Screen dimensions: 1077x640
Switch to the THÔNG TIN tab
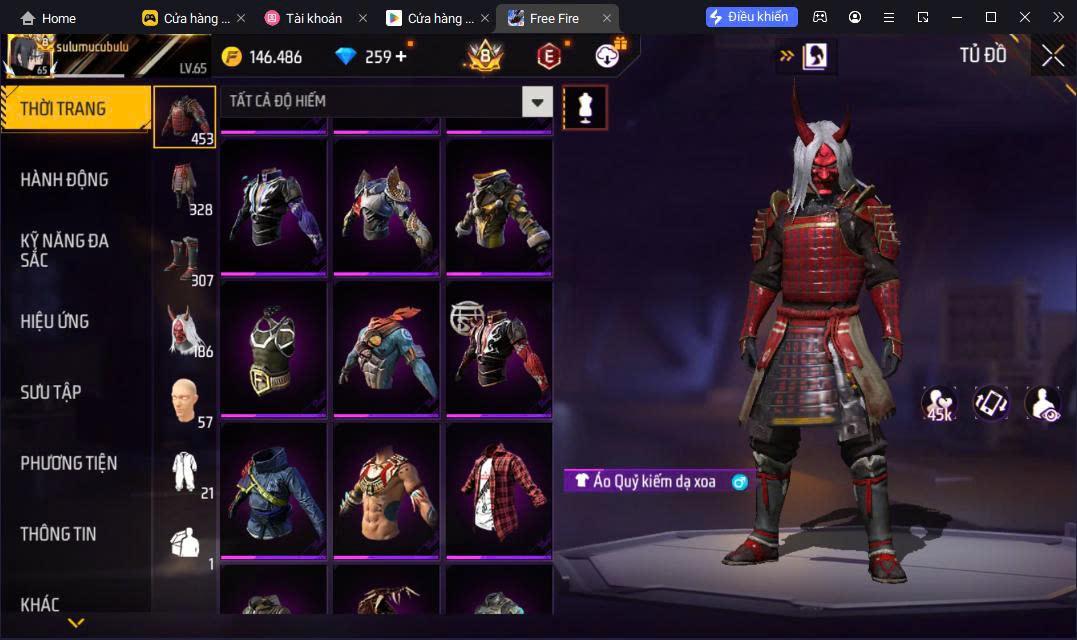(59, 534)
